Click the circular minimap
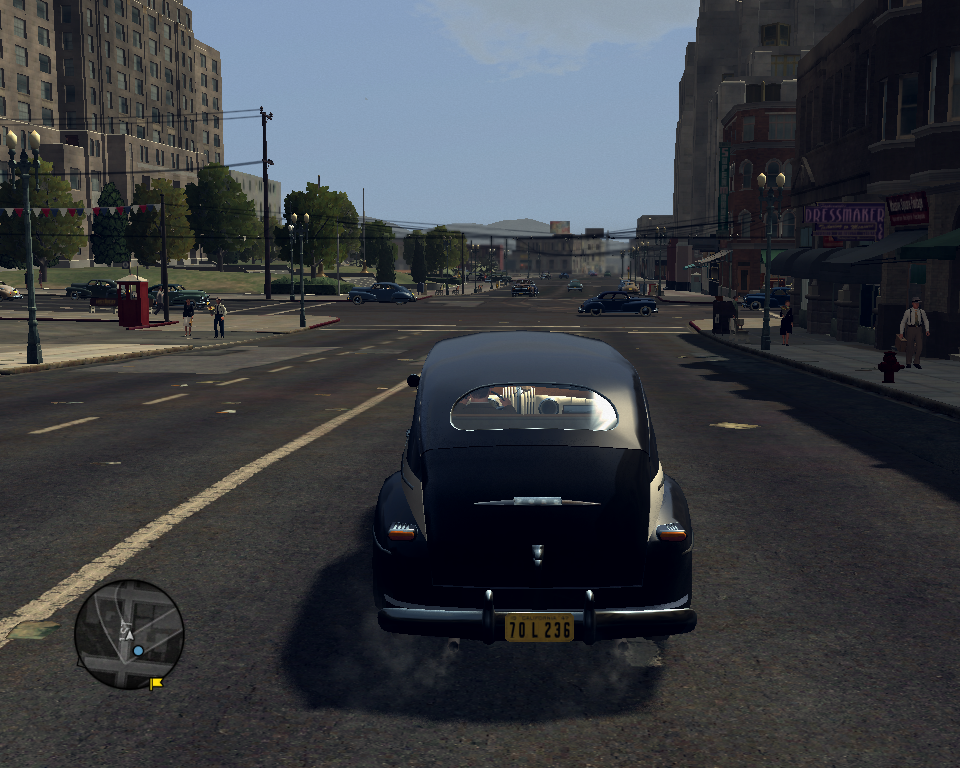 pyautogui.click(x=129, y=634)
